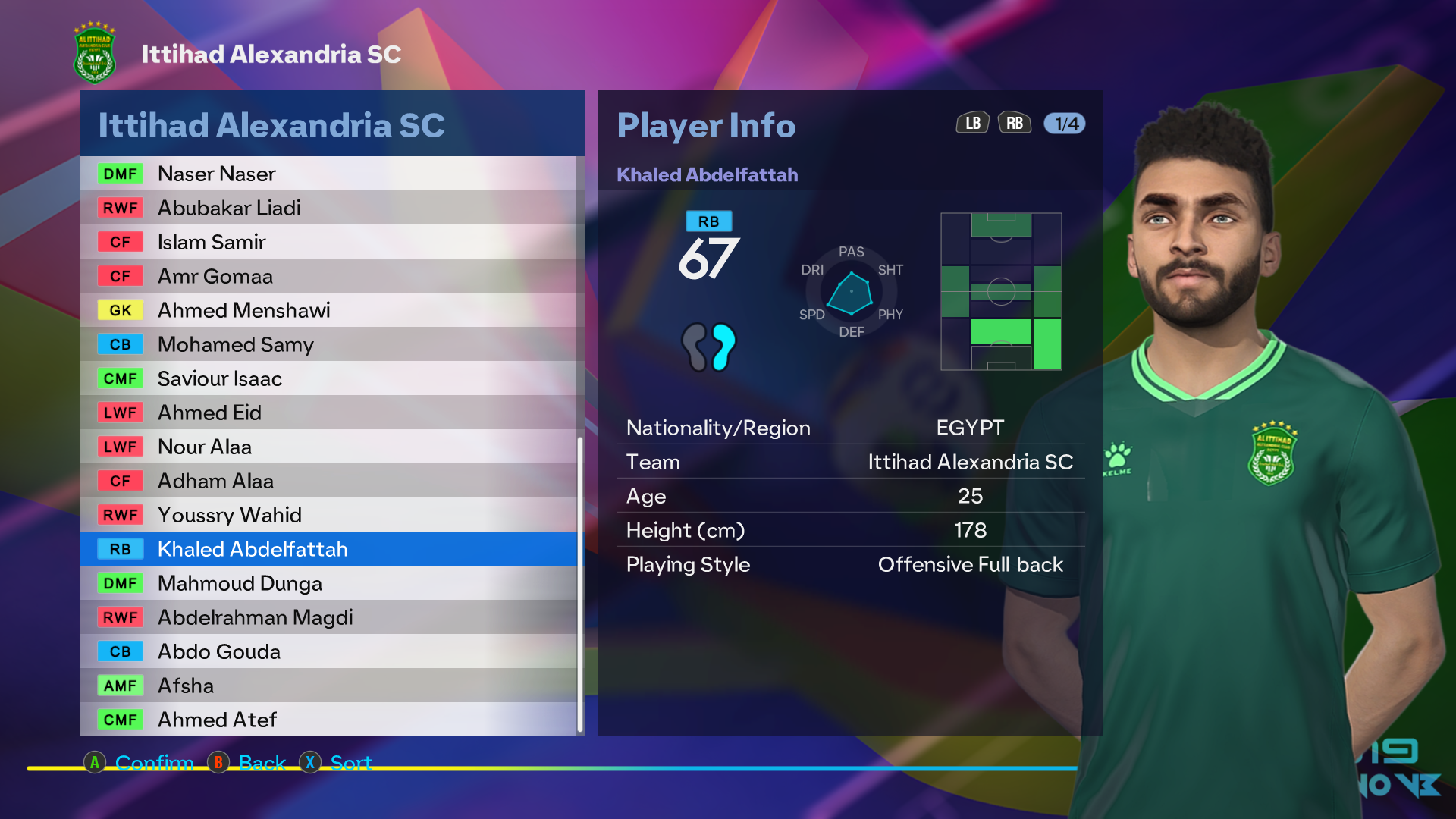Select Afsha row
This screenshot has height=819, width=1456.
click(328, 686)
